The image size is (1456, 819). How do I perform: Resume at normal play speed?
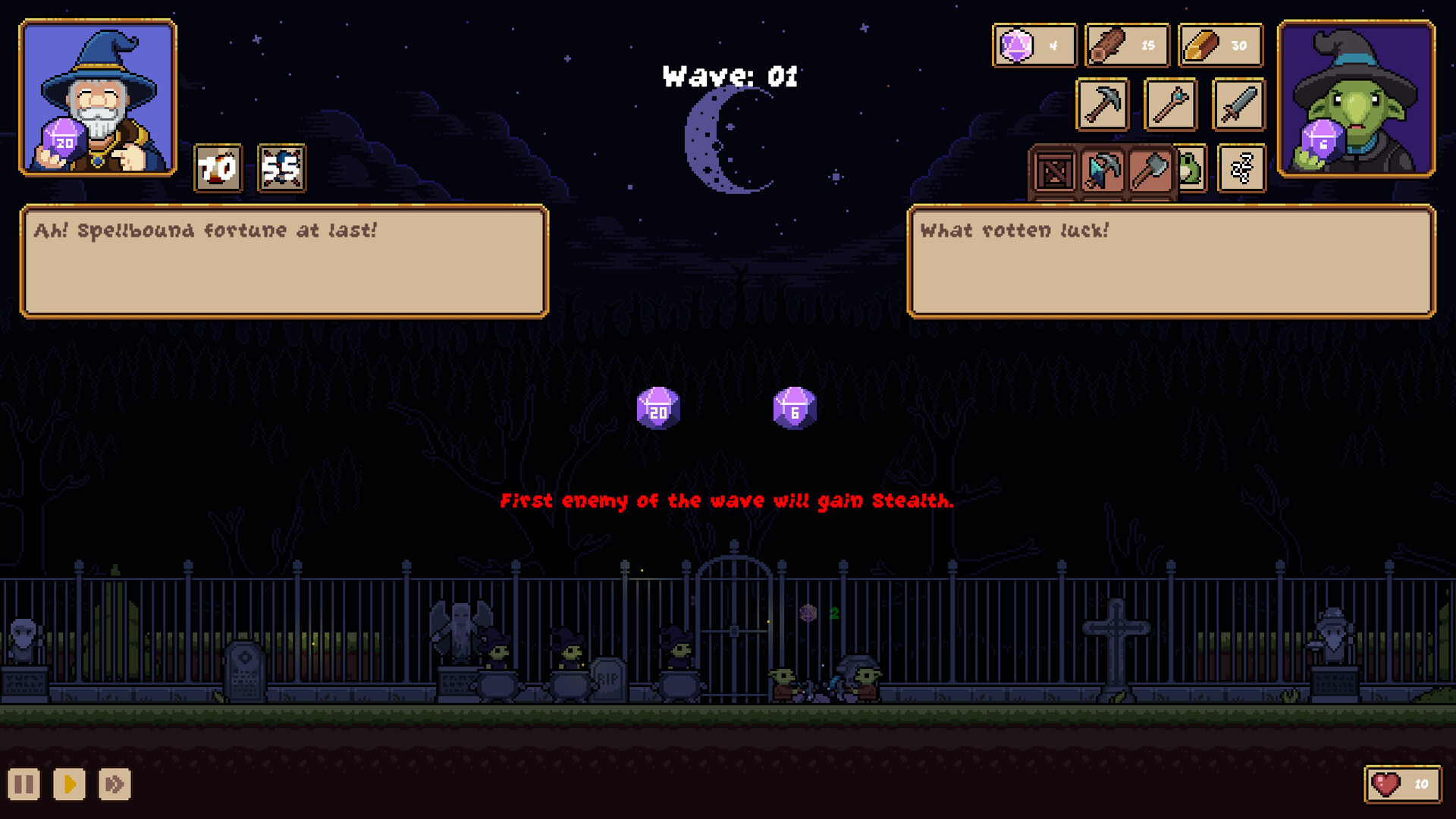[x=69, y=784]
